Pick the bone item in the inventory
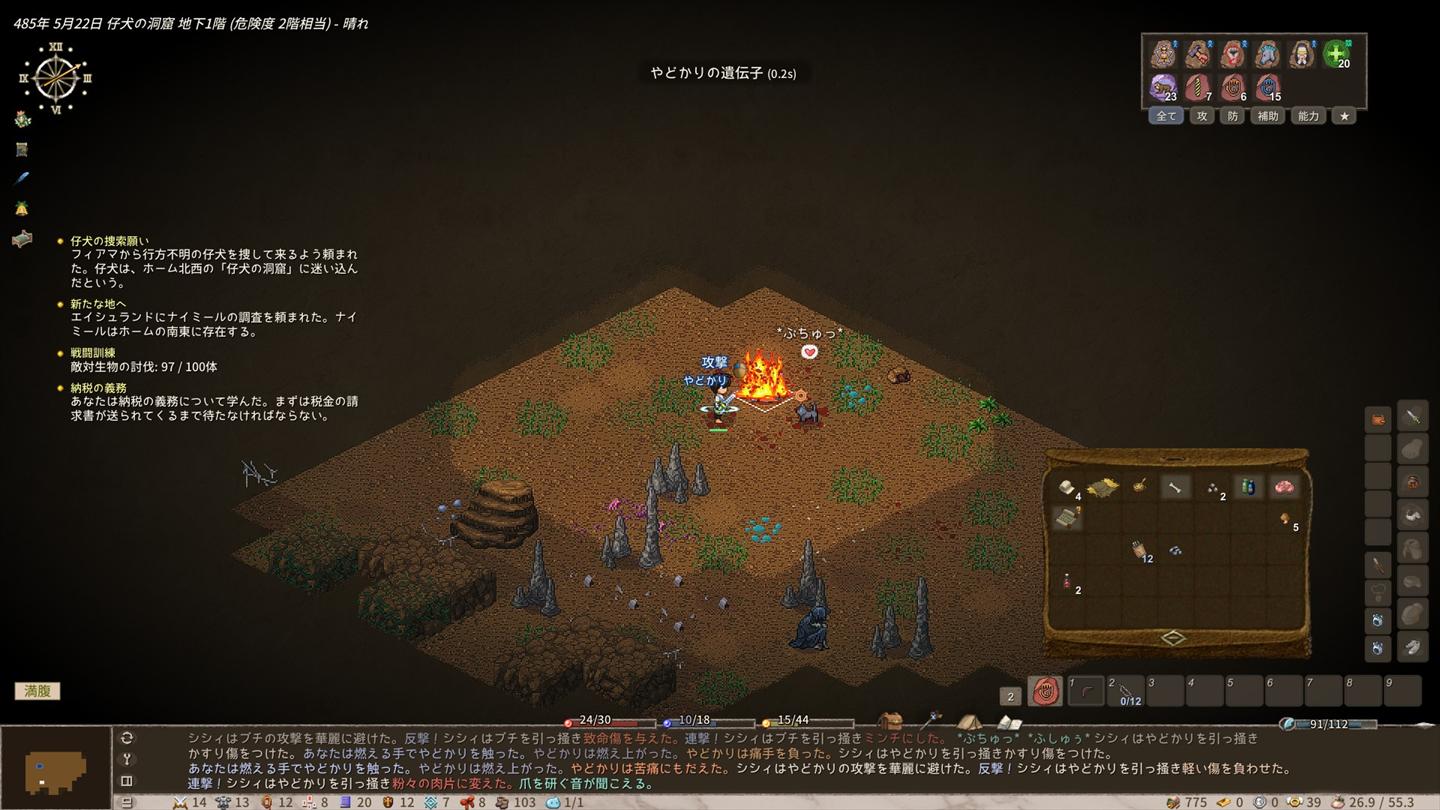Viewport: 1440px width, 810px height. tap(1175, 487)
